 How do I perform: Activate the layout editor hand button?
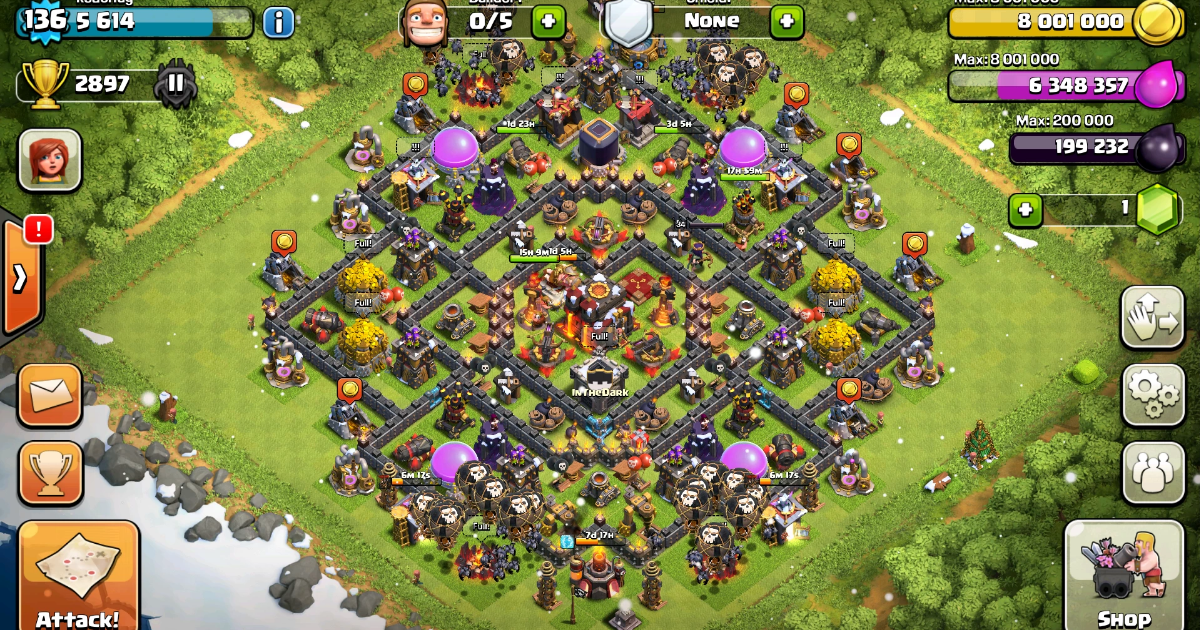[x=1153, y=317]
